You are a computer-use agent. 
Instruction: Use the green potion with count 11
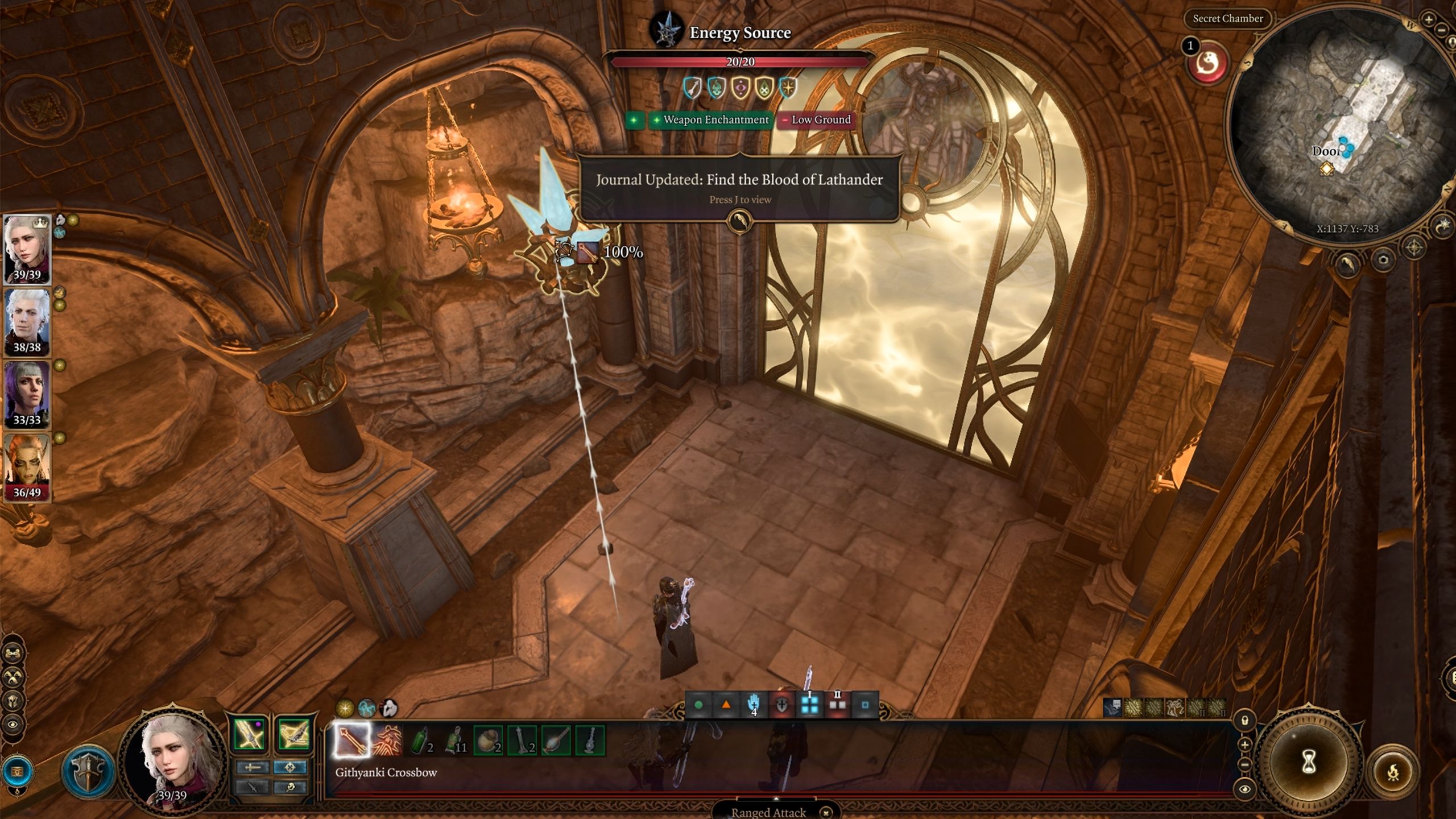(454, 740)
